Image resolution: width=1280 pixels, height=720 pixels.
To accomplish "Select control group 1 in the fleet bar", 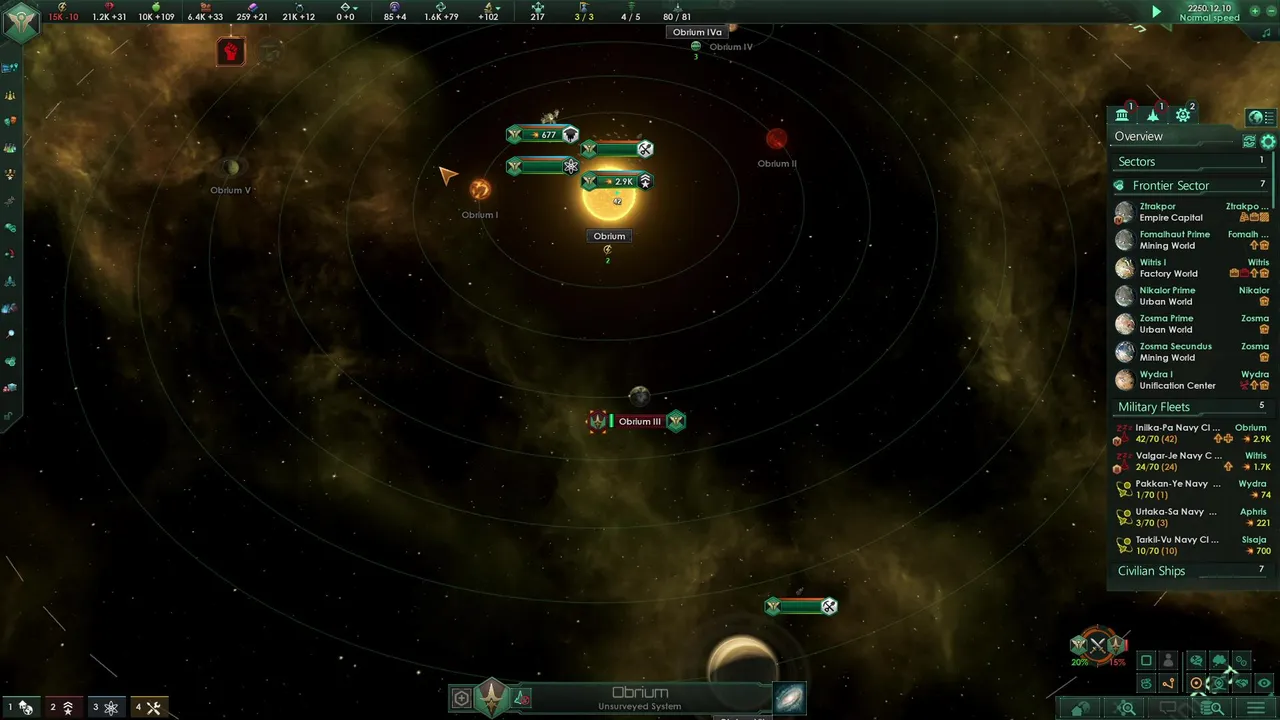I will click(x=19, y=708).
